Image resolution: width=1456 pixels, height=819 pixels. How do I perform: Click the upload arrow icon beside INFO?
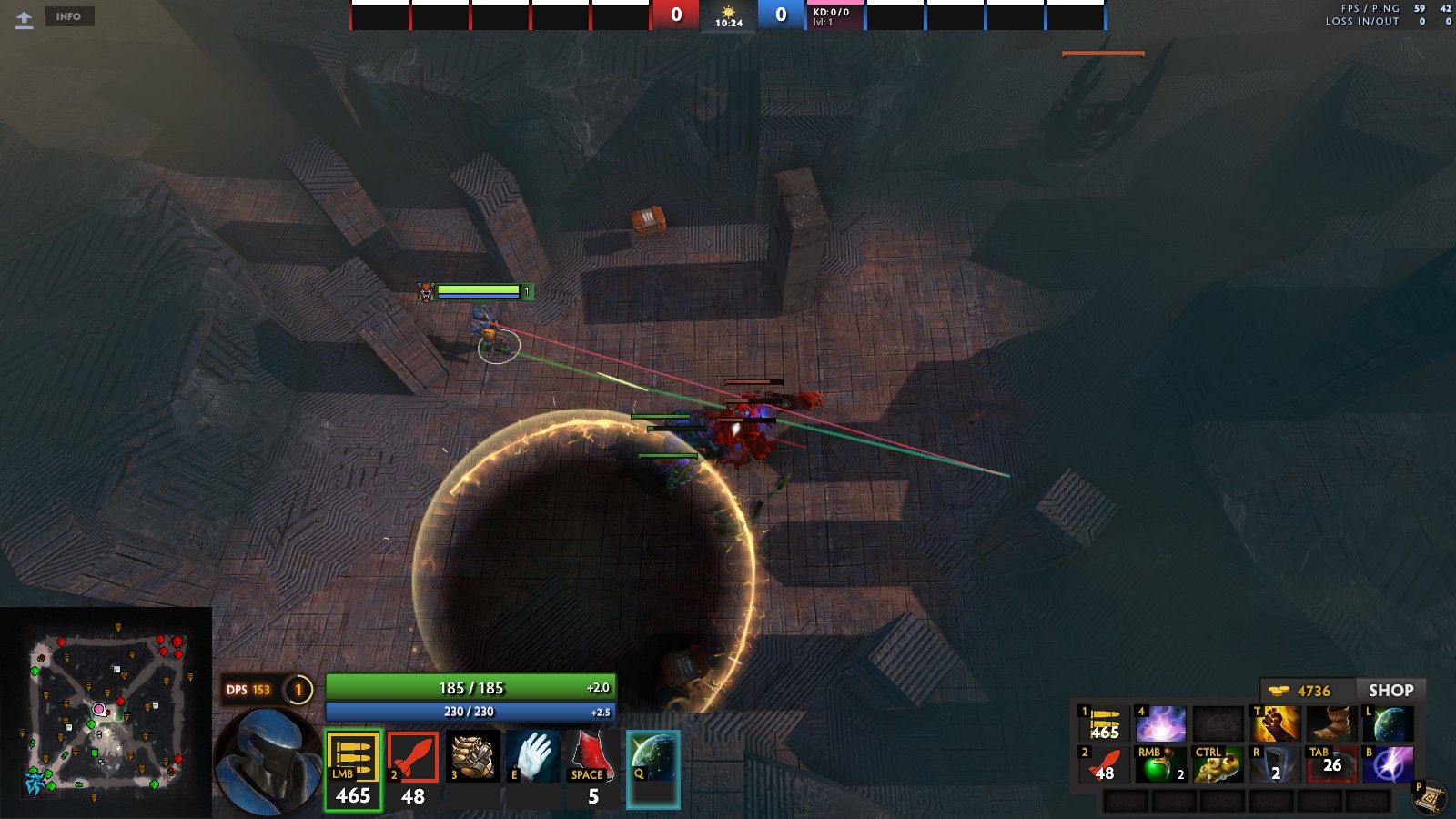click(25, 19)
